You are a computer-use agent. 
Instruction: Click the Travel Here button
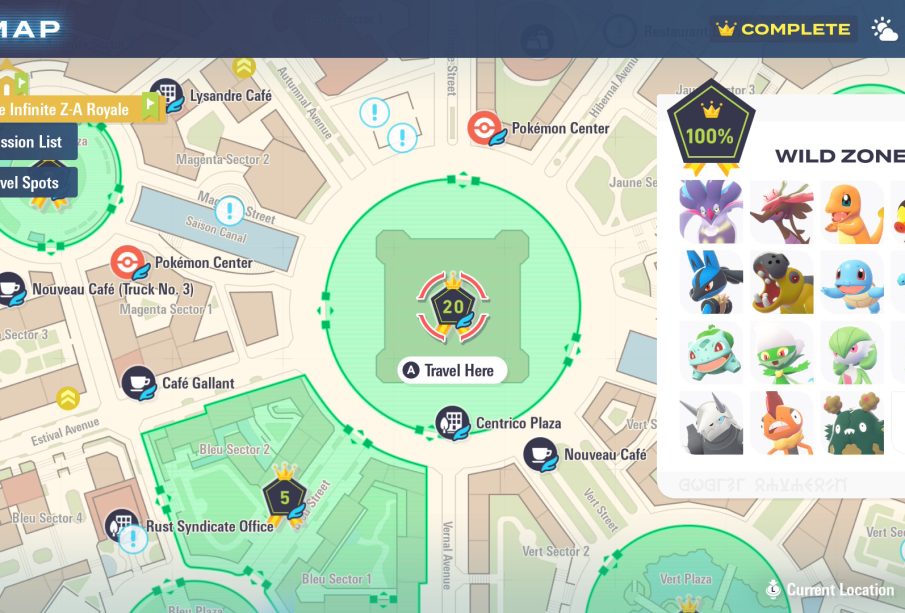point(453,371)
